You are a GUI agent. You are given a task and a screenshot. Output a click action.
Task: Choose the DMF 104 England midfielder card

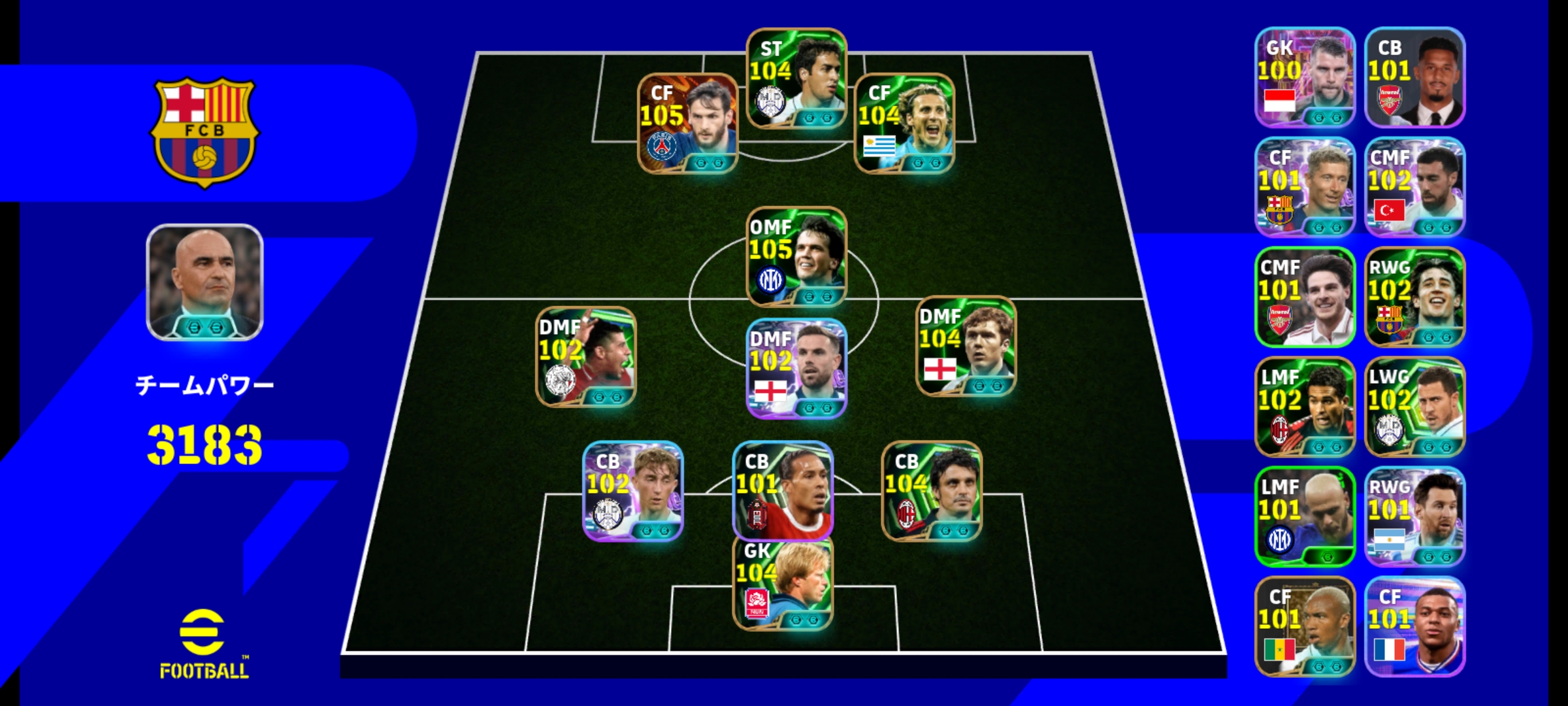966,346
